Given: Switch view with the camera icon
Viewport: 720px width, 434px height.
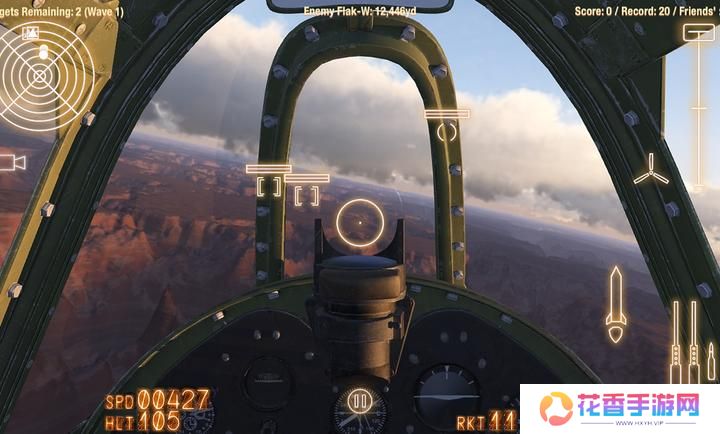Looking at the screenshot, I should coord(12,162).
